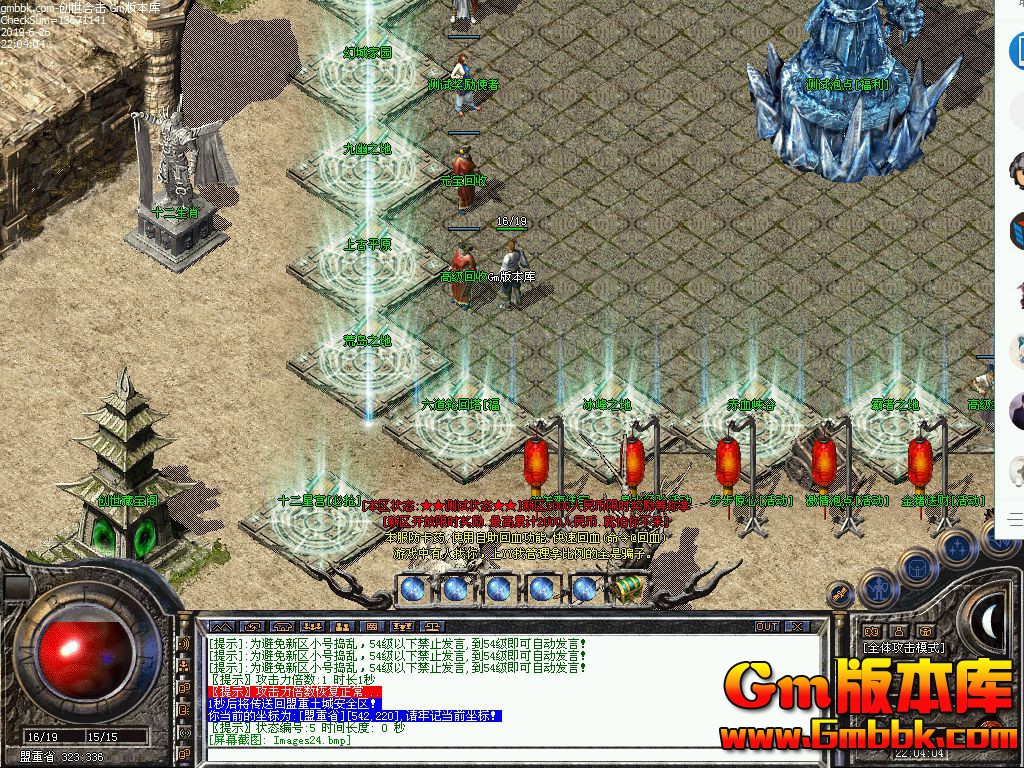Select the treasure chest belt slot
This screenshot has width=1024, height=768.
tap(628, 589)
